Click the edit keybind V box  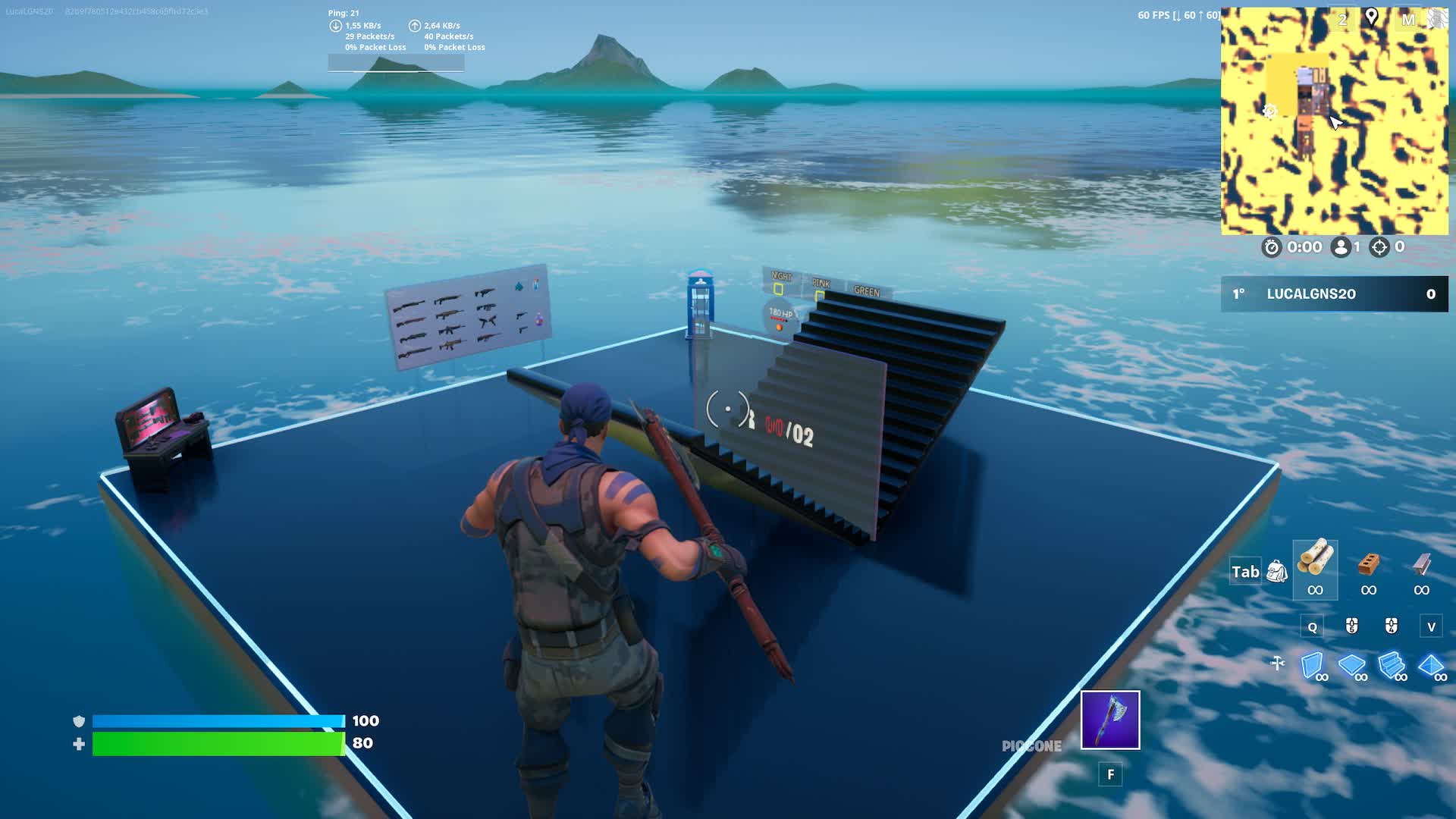click(x=1431, y=626)
